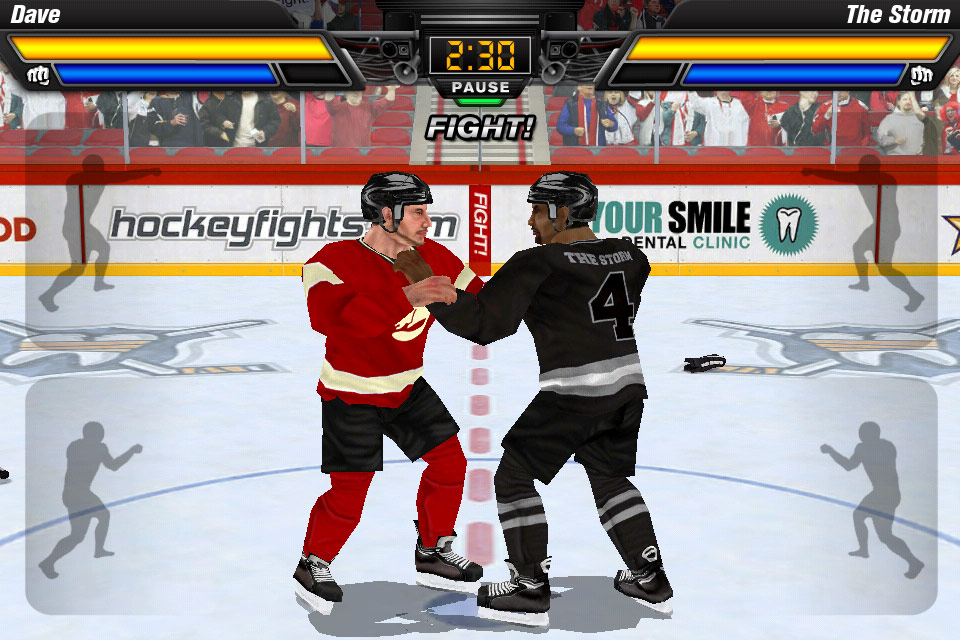Screen dimensions: 960x640
Task: Tap the right-facing high punch silhouette
Action: pyautogui.click(x=94, y=231)
